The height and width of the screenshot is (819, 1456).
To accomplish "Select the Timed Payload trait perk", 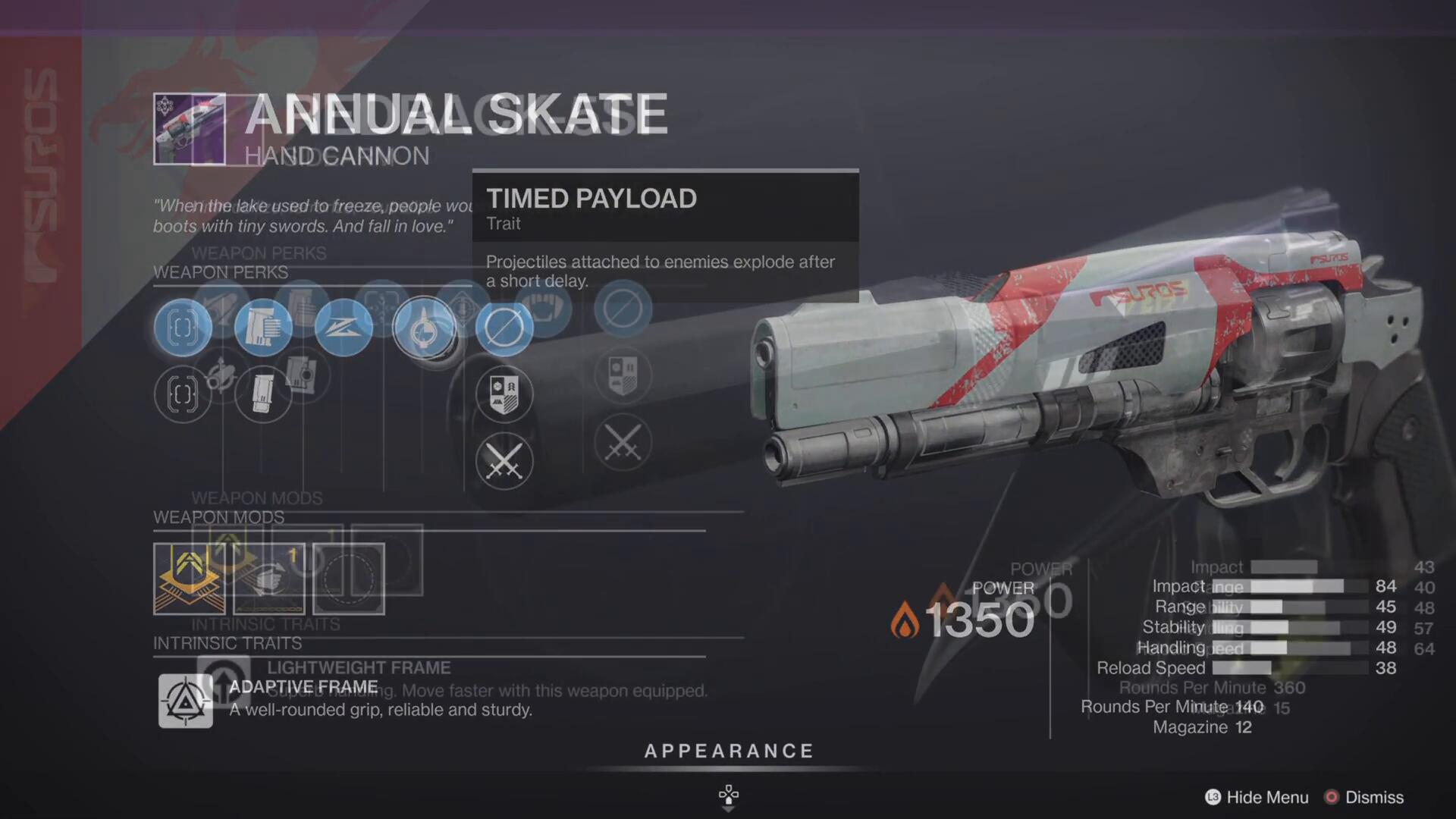I will (424, 328).
